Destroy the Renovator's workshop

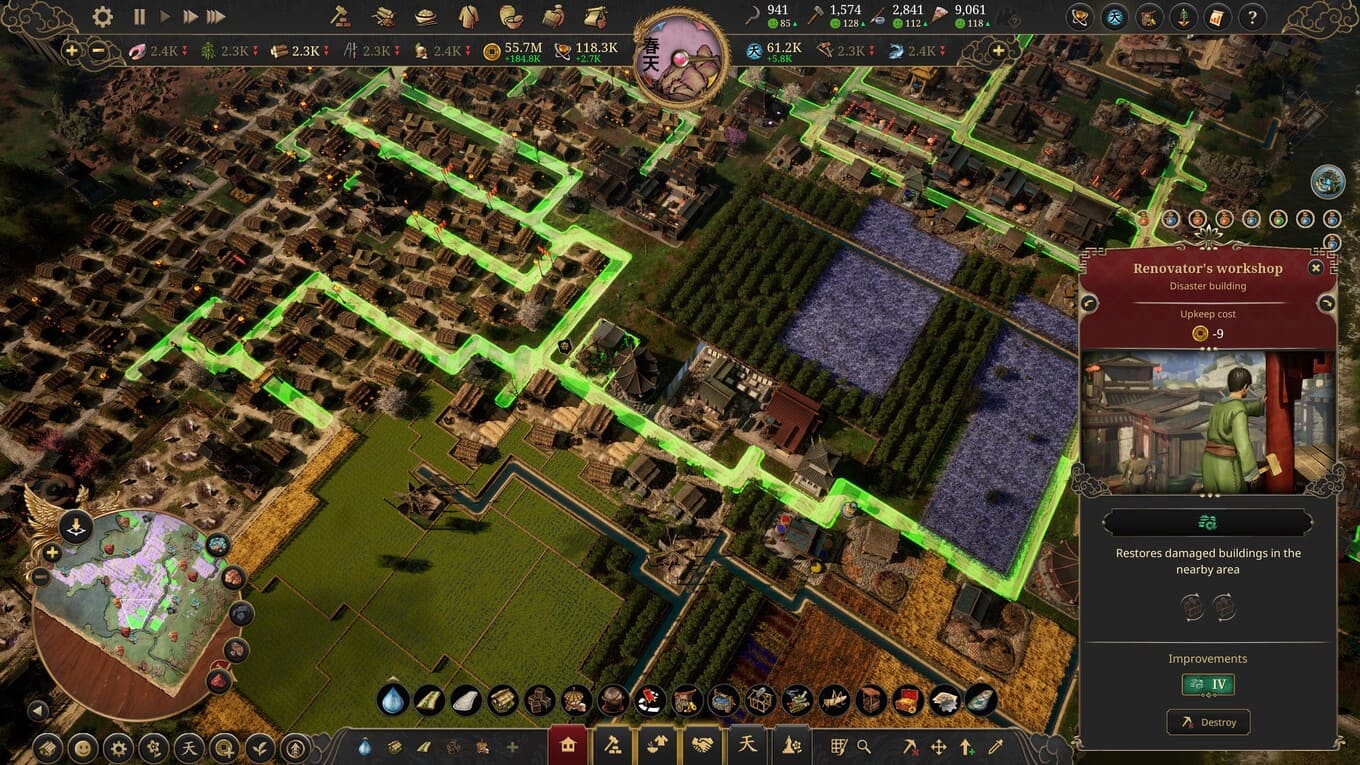pyautogui.click(x=1208, y=722)
